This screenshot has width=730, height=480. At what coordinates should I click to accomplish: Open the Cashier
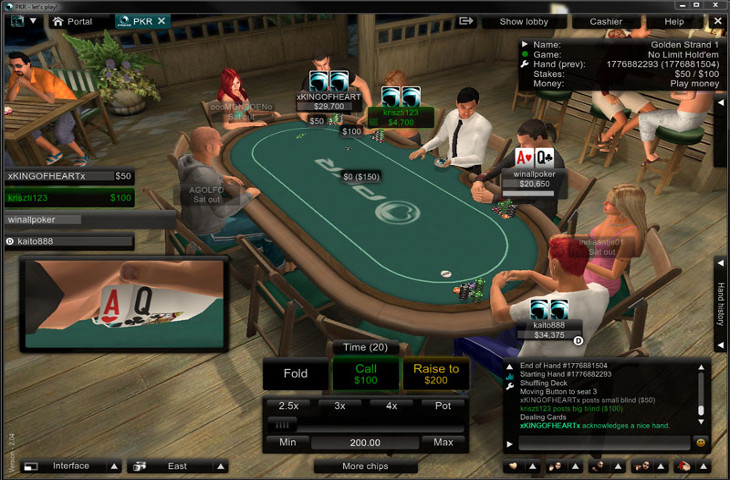pyautogui.click(x=605, y=21)
